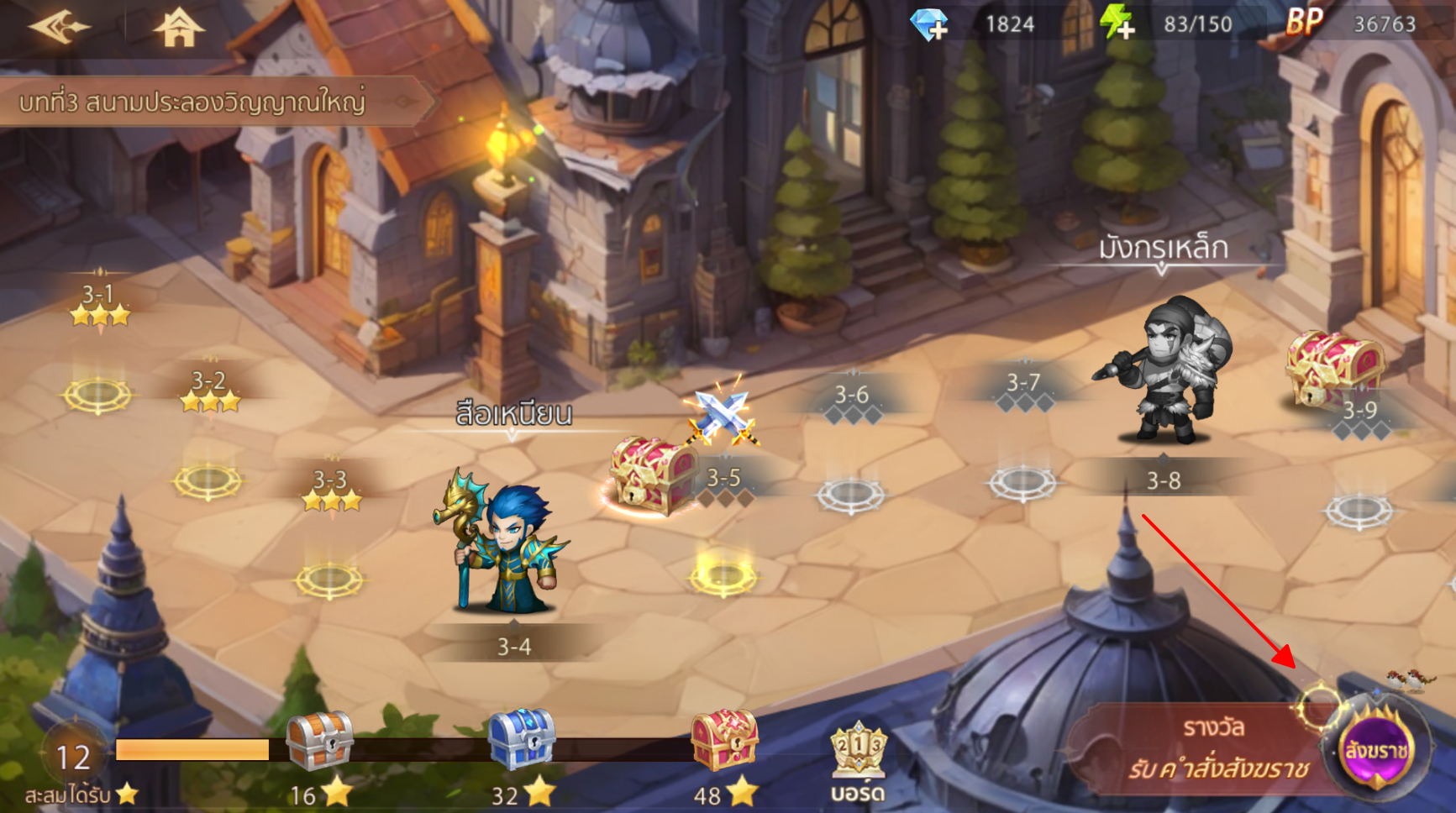Add more diamonds with the gem plus icon
Viewport: 1456px width, 813px height.
(x=929, y=24)
